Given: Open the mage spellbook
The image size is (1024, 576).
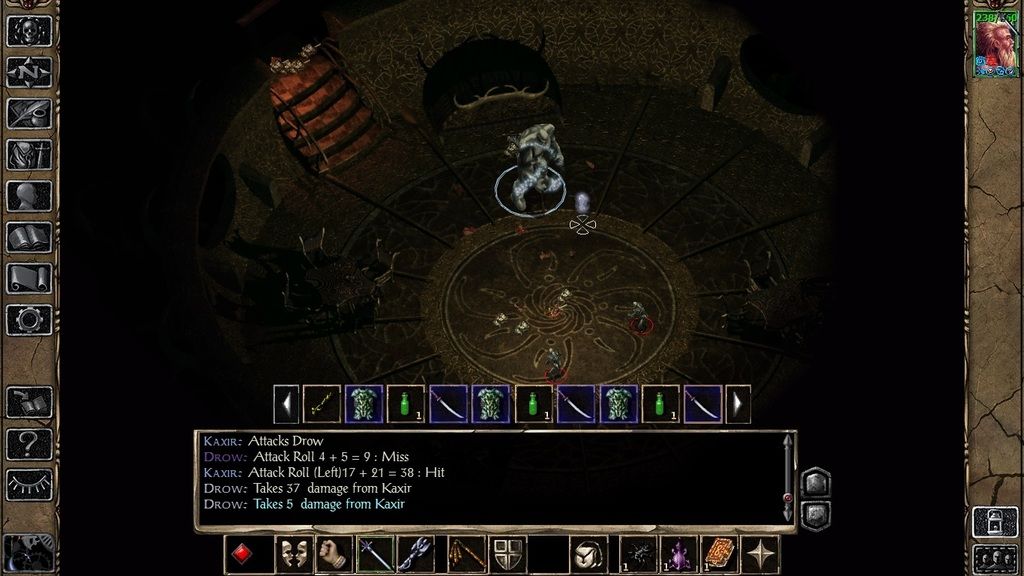Looking at the screenshot, I should (29, 237).
